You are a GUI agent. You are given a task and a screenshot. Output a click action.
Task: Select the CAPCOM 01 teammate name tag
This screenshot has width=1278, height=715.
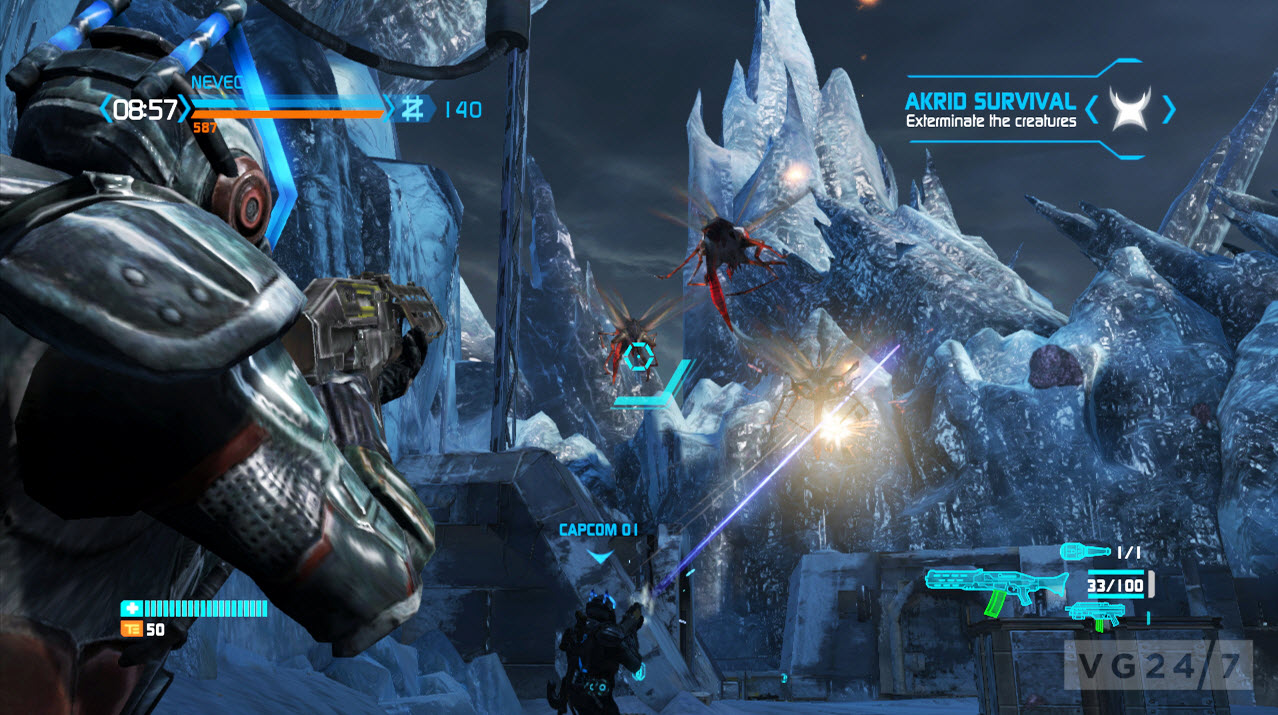pyautogui.click(x=599, y=529)
